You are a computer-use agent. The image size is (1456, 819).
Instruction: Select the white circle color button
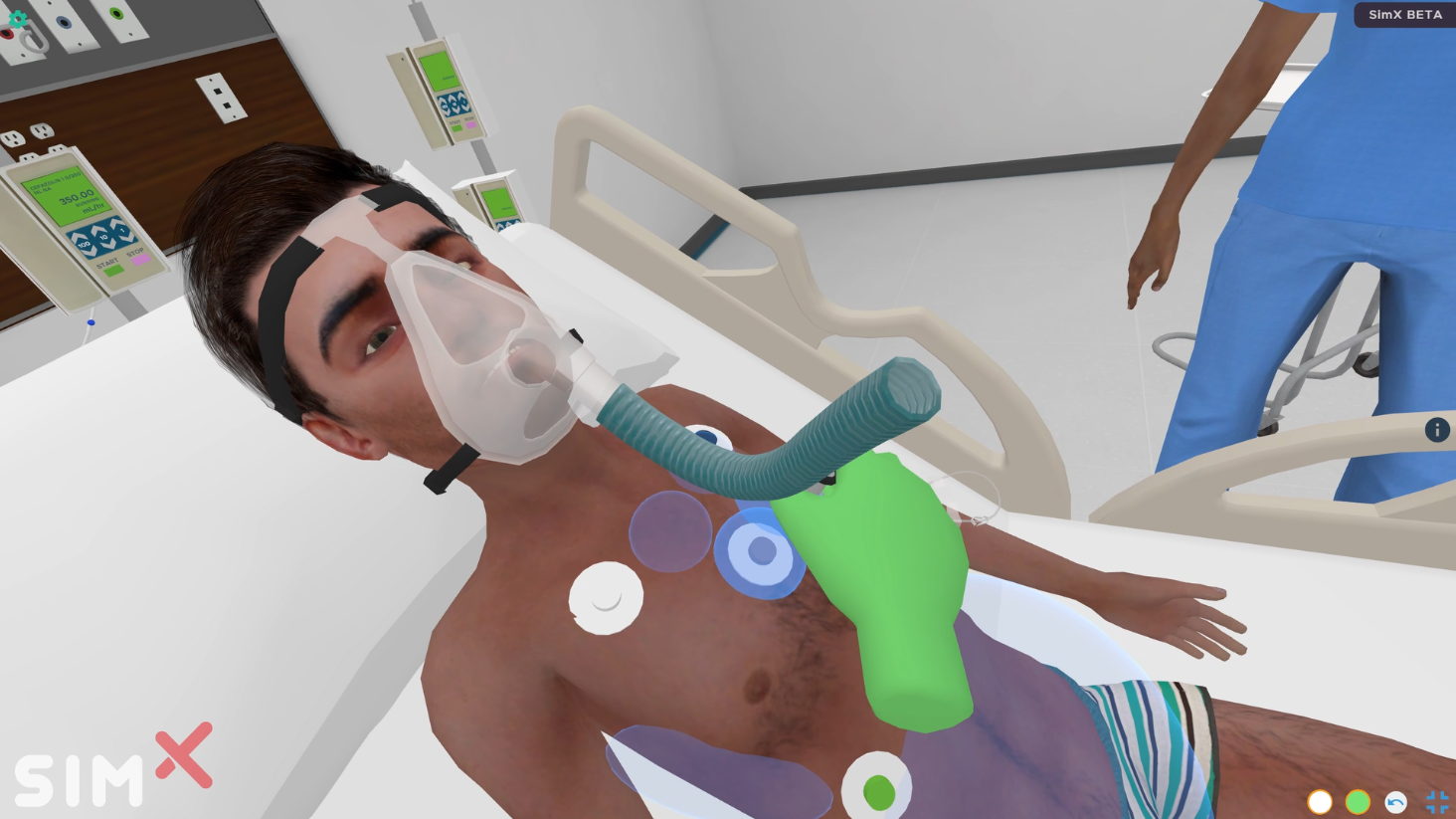click(x=1320, y=802)
